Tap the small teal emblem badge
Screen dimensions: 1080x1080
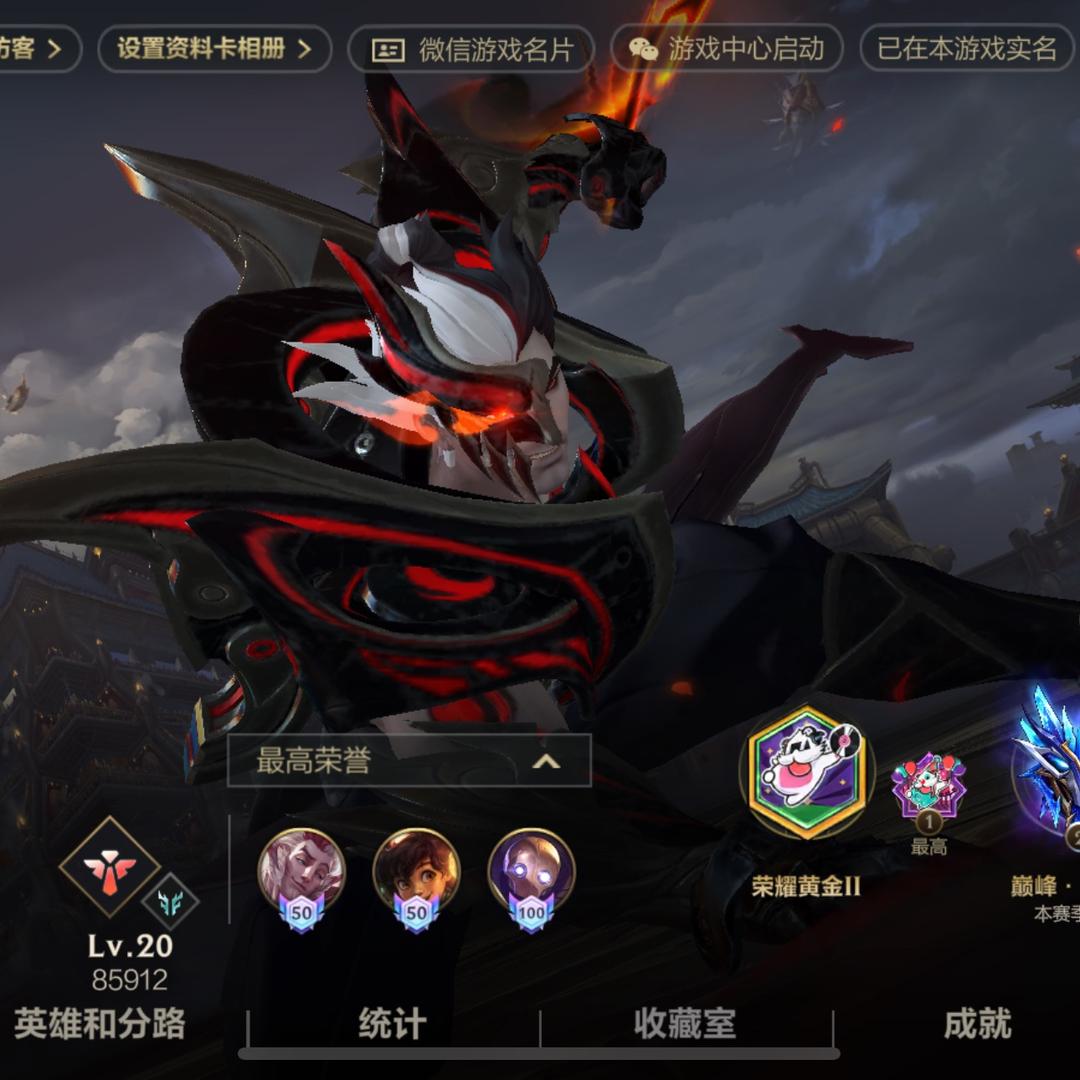[170, 901]
